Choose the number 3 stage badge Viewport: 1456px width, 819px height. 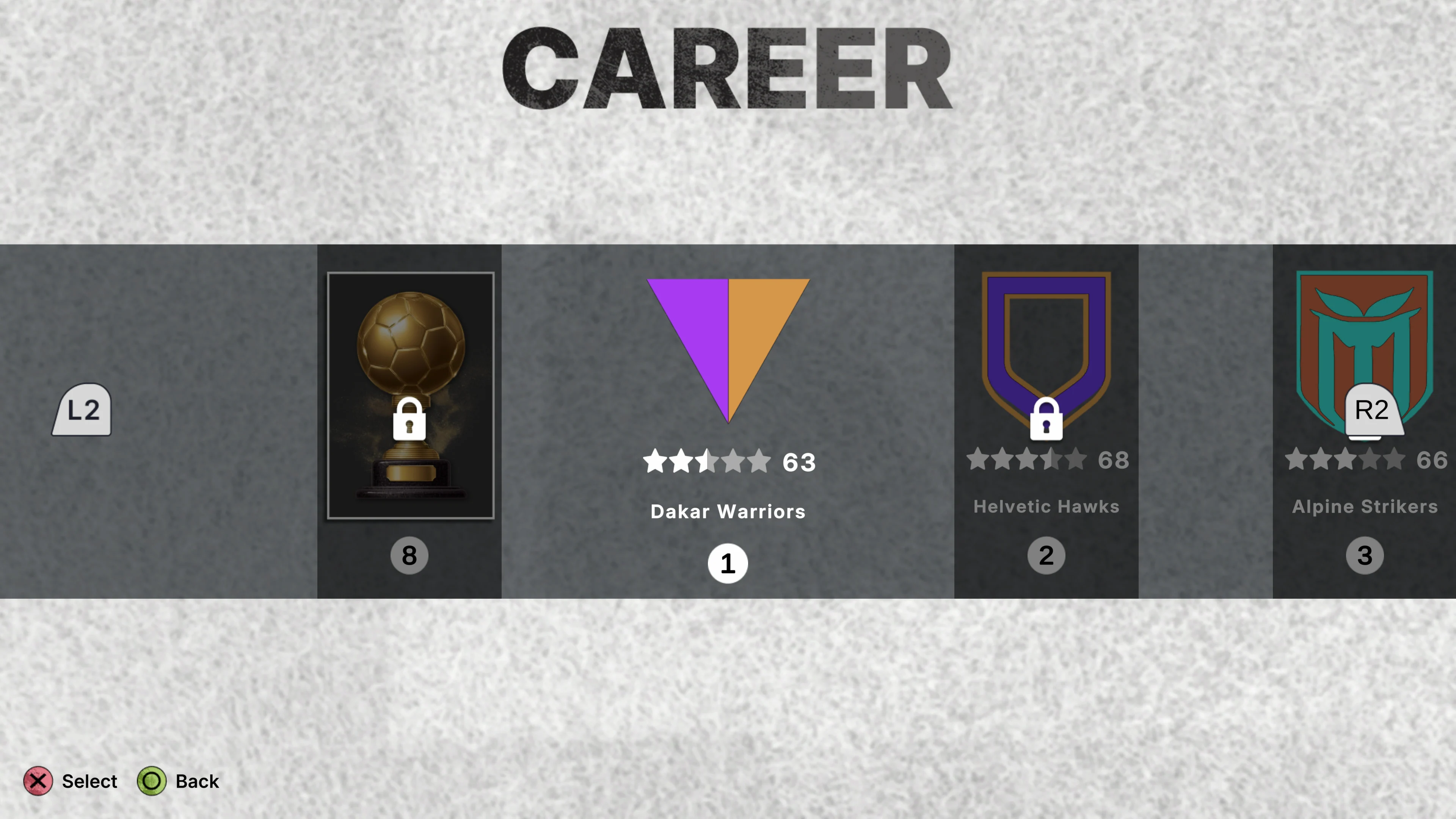[1364, 555]
